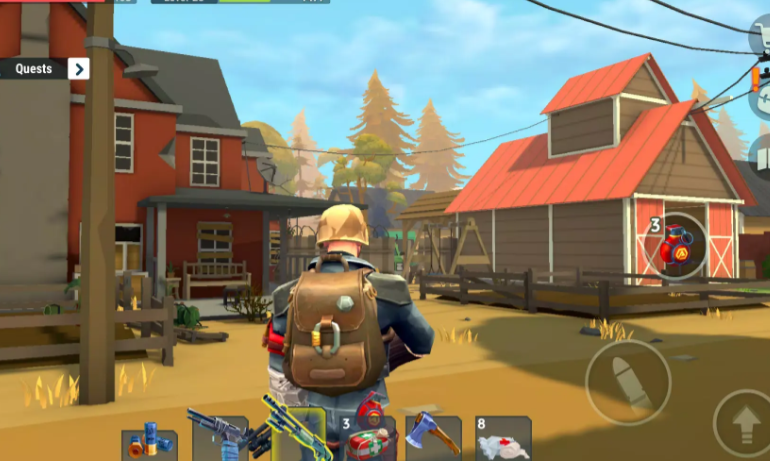
Task: Use the bandages item slot
Action: tap(502, 438)
